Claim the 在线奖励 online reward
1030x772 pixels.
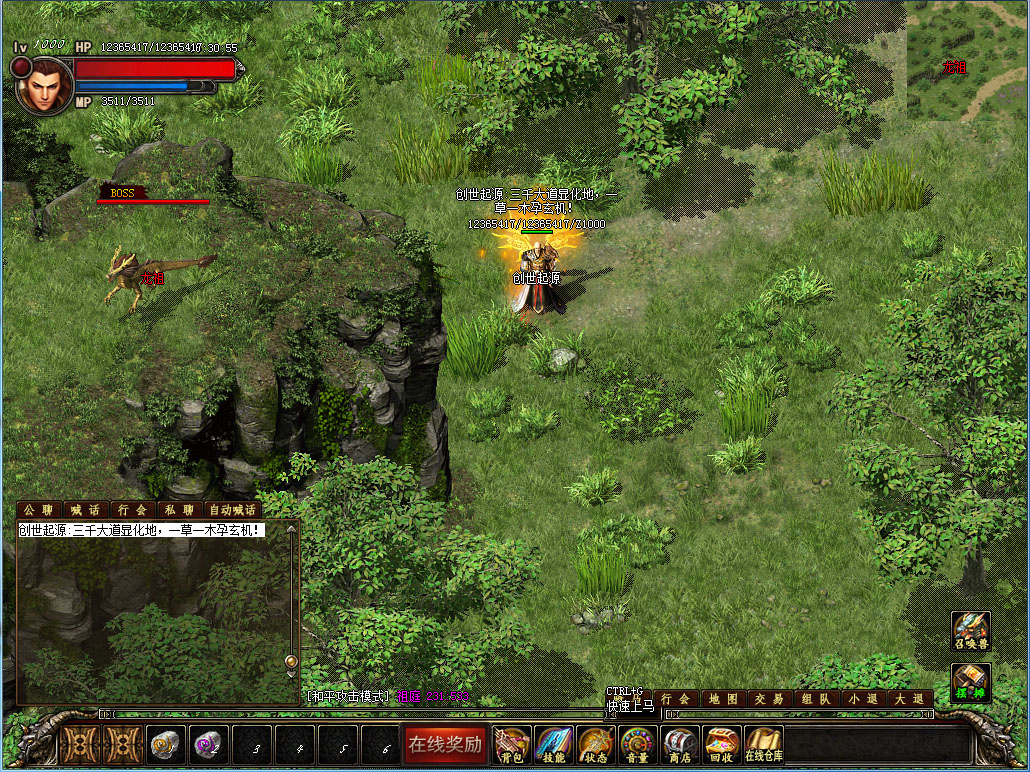(444, 744)
